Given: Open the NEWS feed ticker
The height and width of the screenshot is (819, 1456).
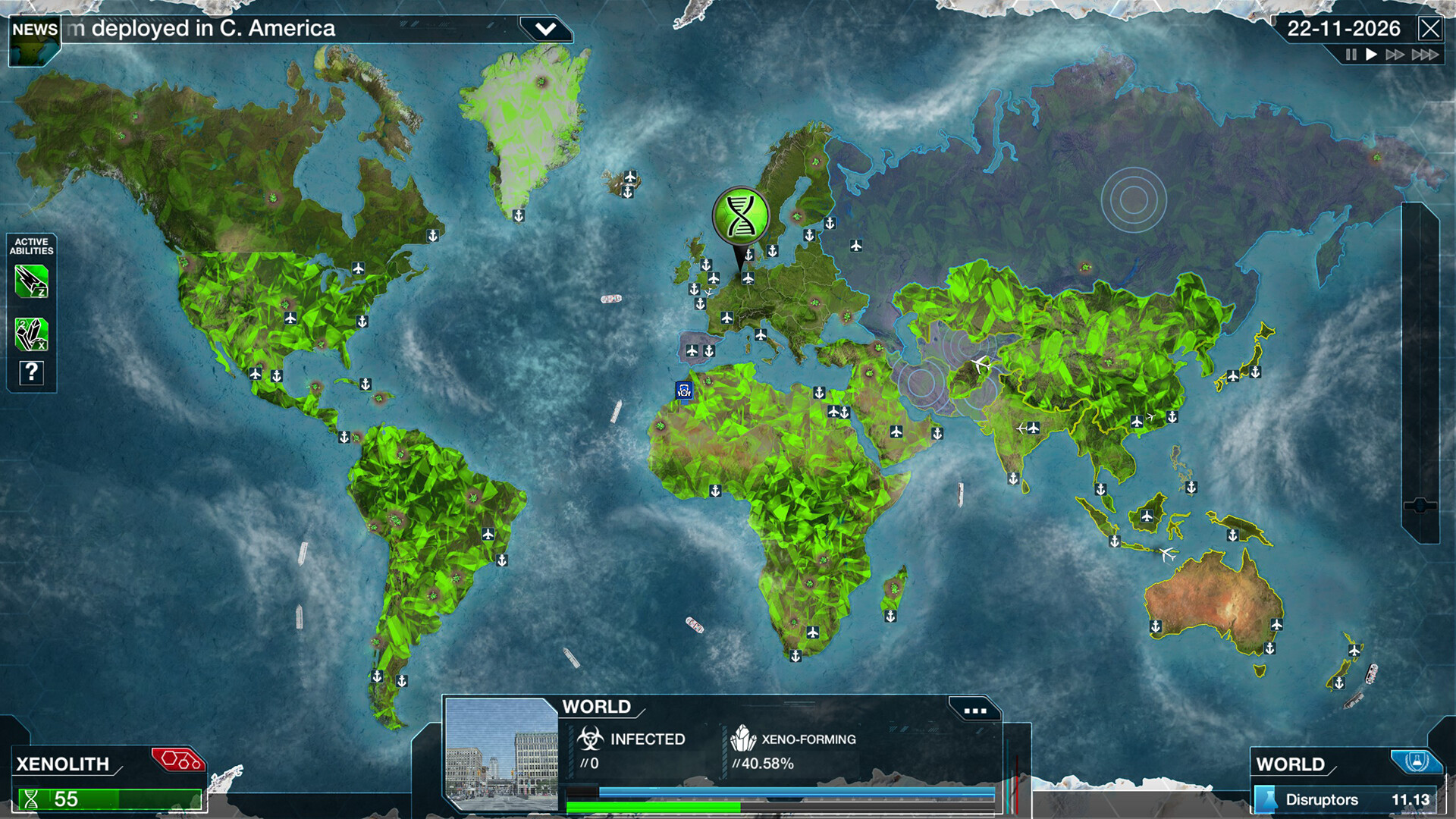Looking at the screenshot, I should tap(33, 30).
